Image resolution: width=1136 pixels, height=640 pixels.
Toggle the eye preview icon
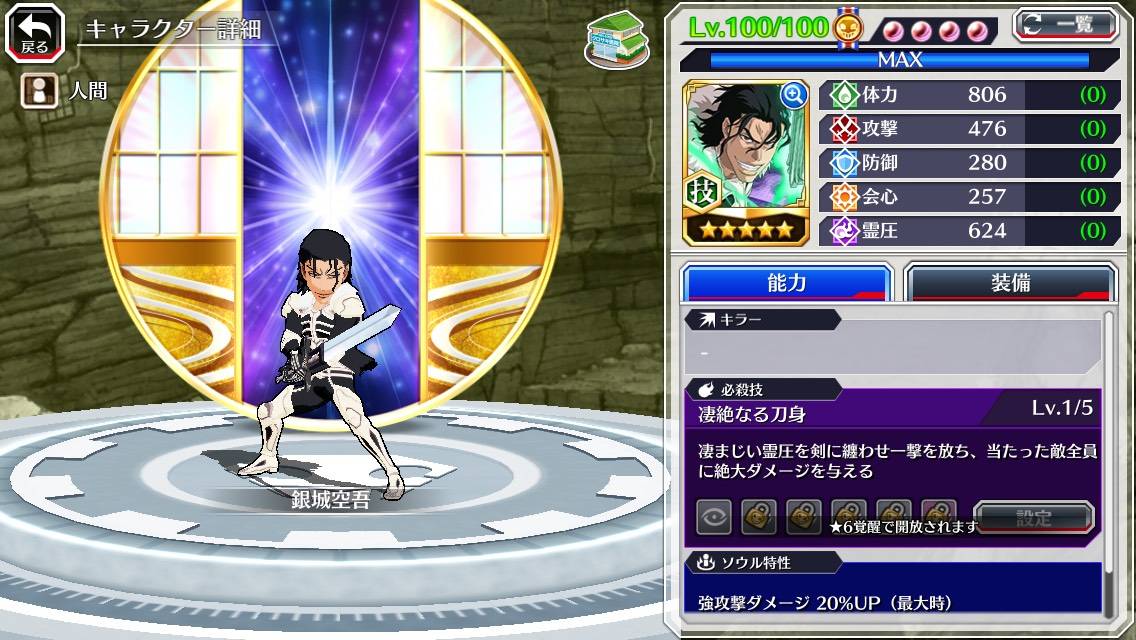click(x=714, y=517)
